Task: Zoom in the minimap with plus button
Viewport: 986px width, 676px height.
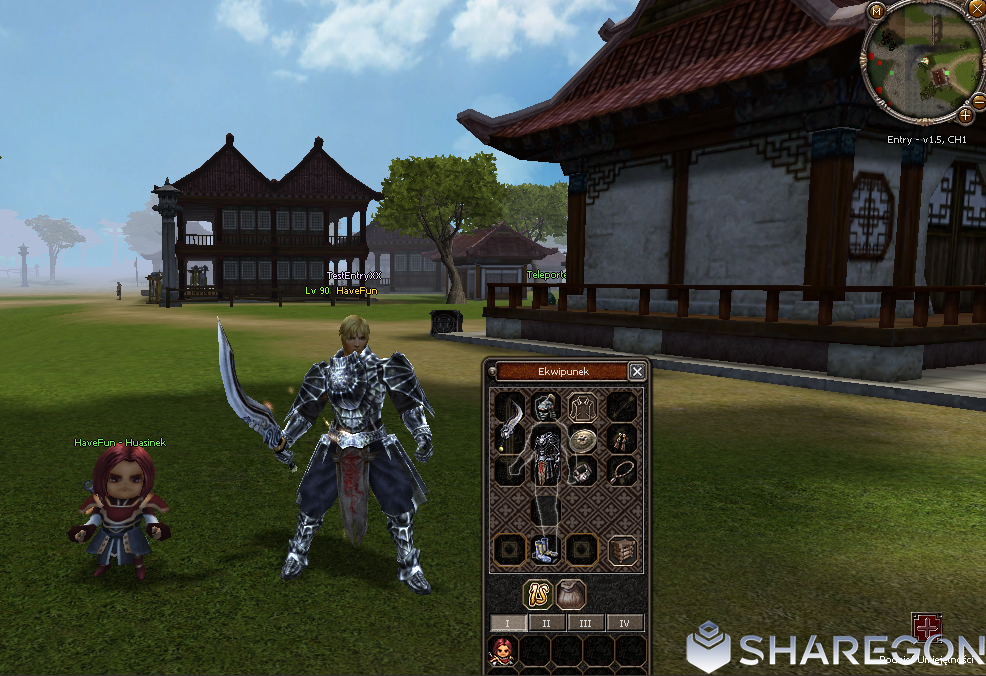Action: coord(966,115)
